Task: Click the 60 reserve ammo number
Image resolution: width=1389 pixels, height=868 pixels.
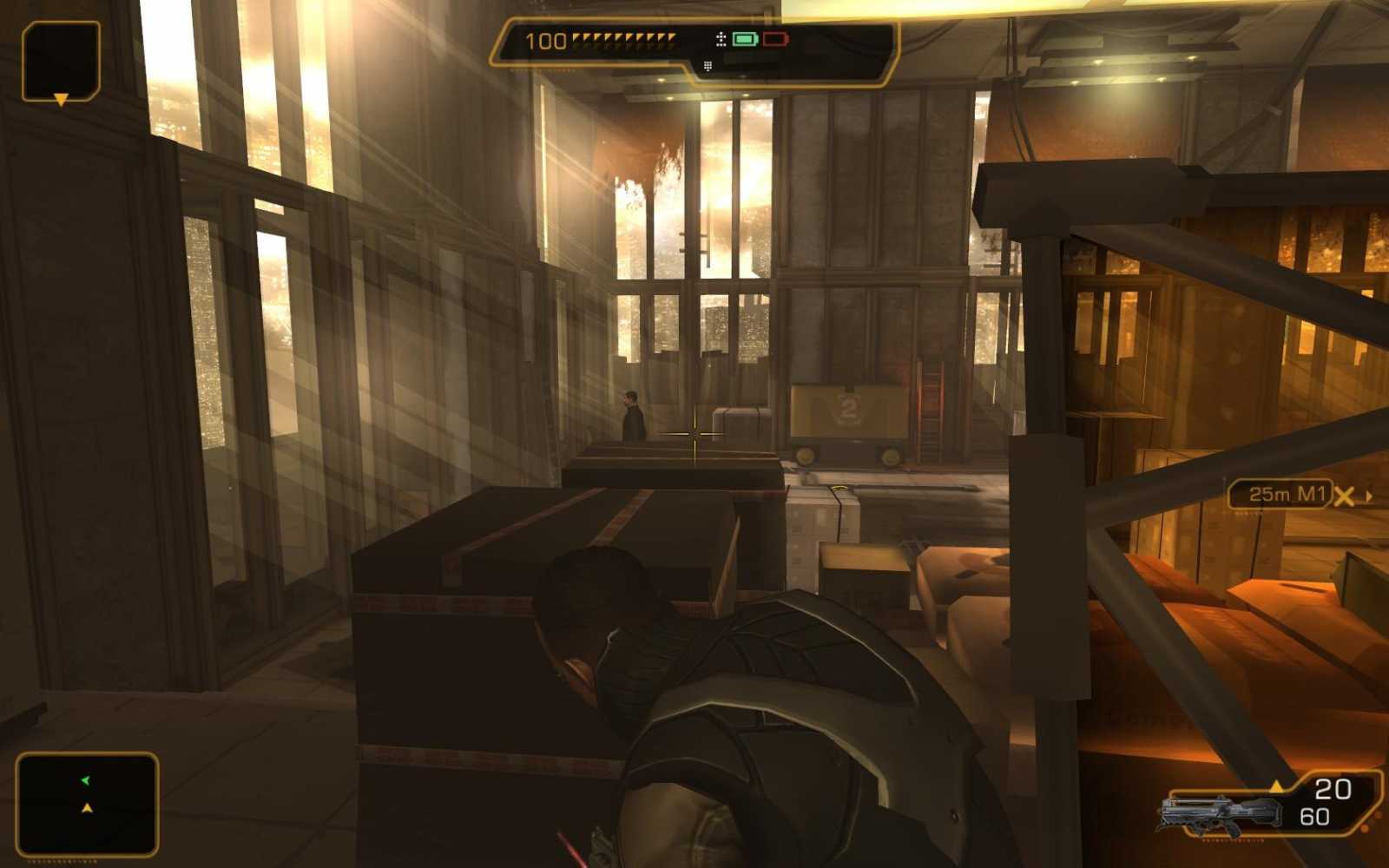Action: (x=1317, y=816)
